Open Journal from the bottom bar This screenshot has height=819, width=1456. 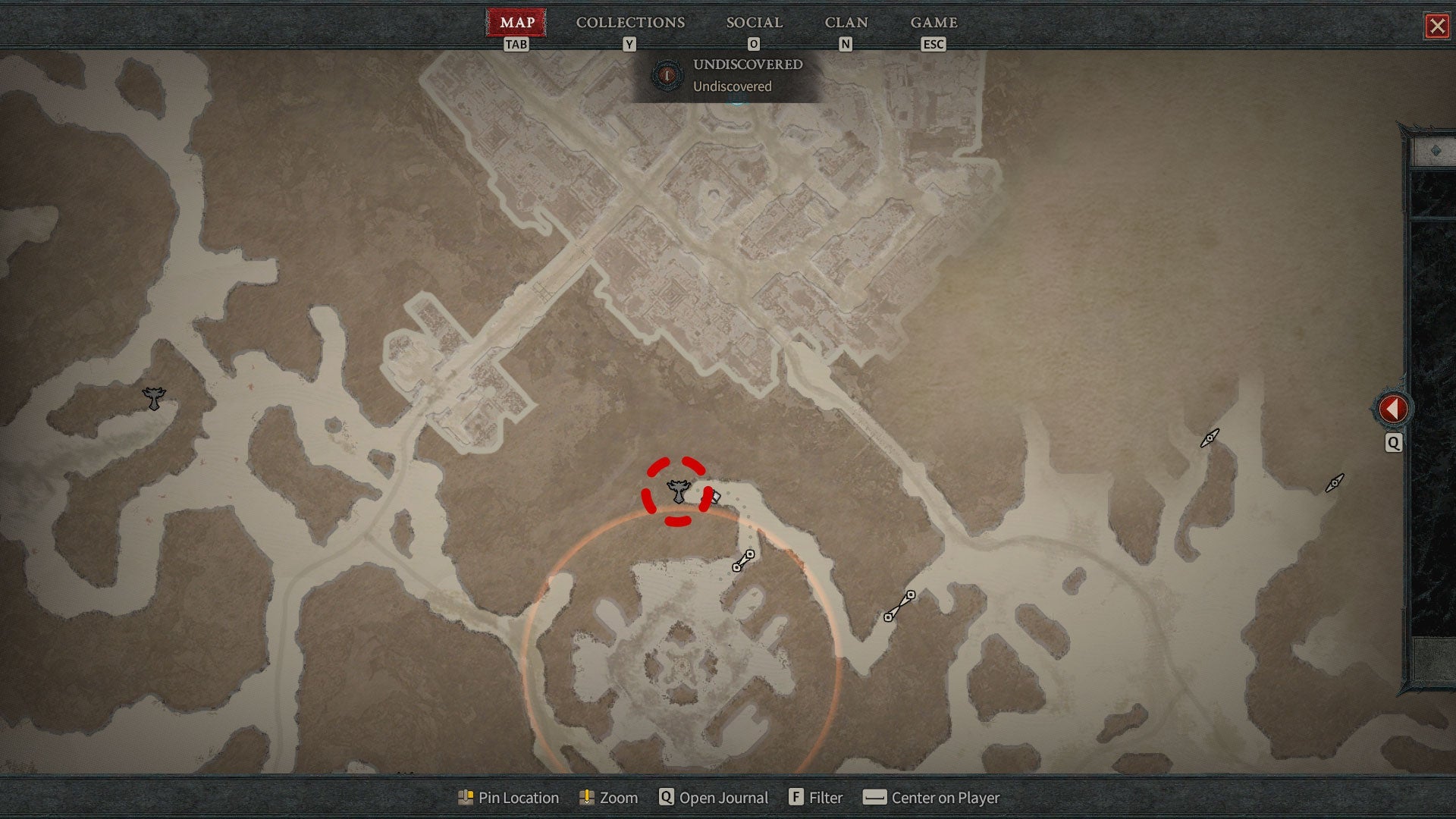[714, 798]
